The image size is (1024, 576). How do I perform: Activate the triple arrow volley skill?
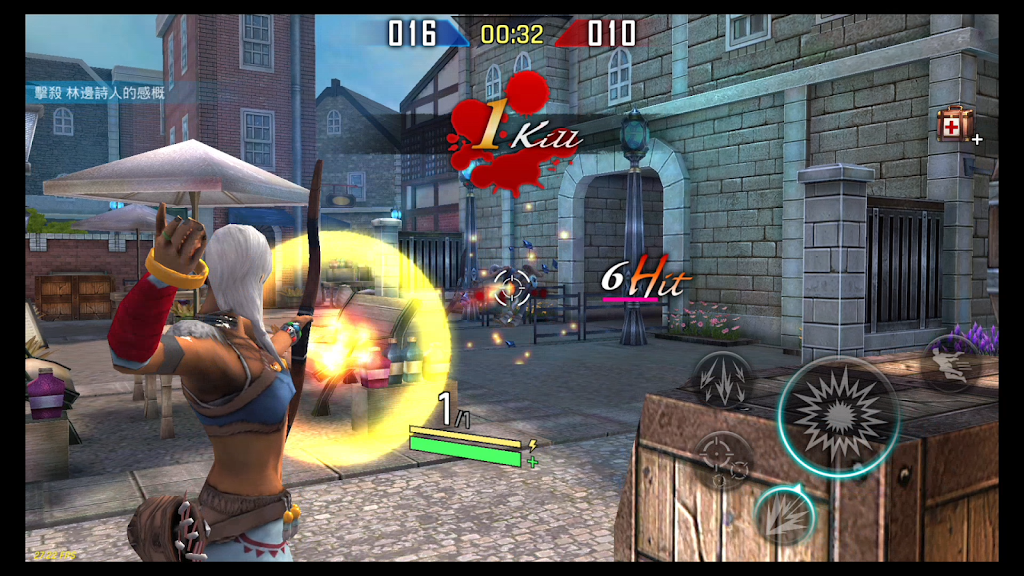pyautogui.click(x=724, y=380)
